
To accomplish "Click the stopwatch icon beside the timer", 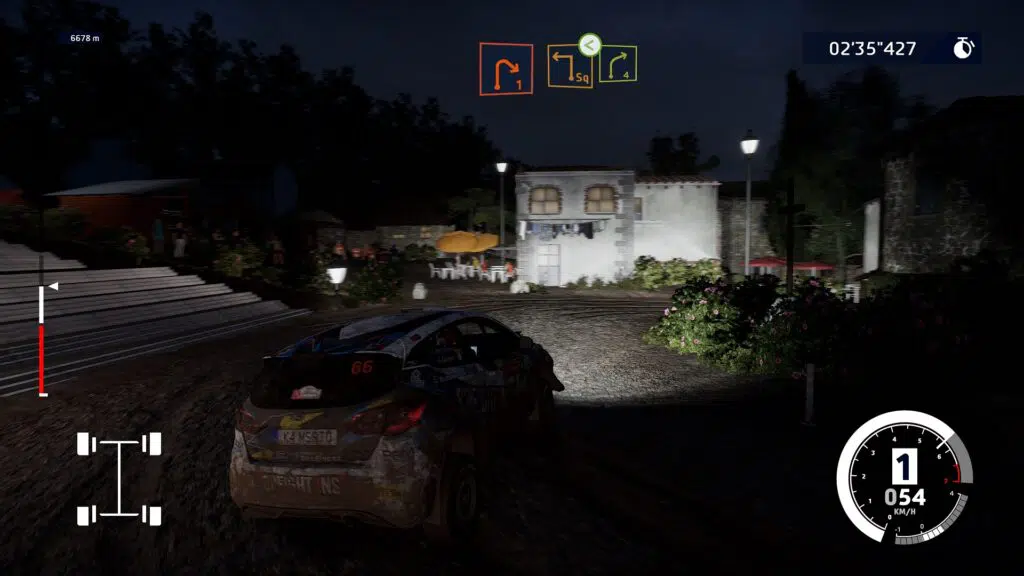I will (963, 48).
